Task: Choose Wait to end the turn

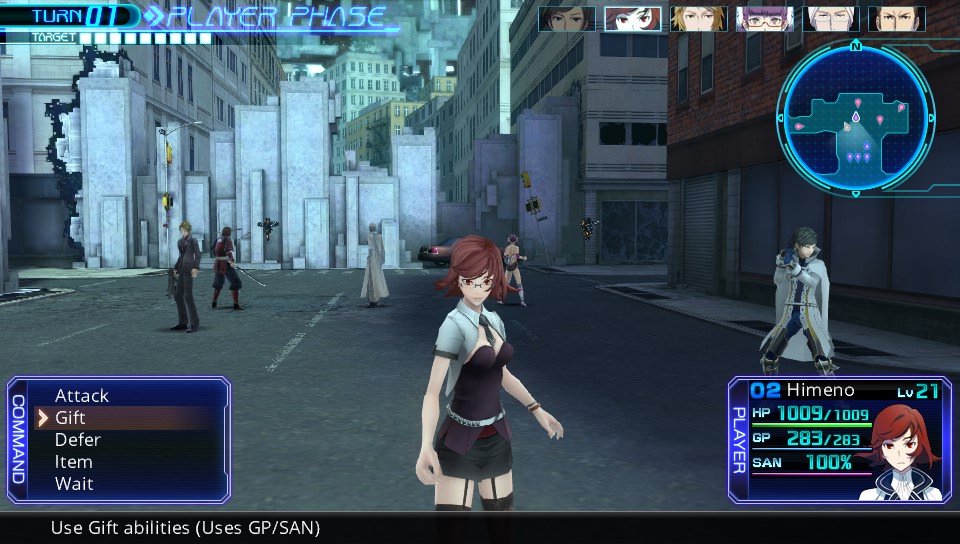Action: pos(73,484)
